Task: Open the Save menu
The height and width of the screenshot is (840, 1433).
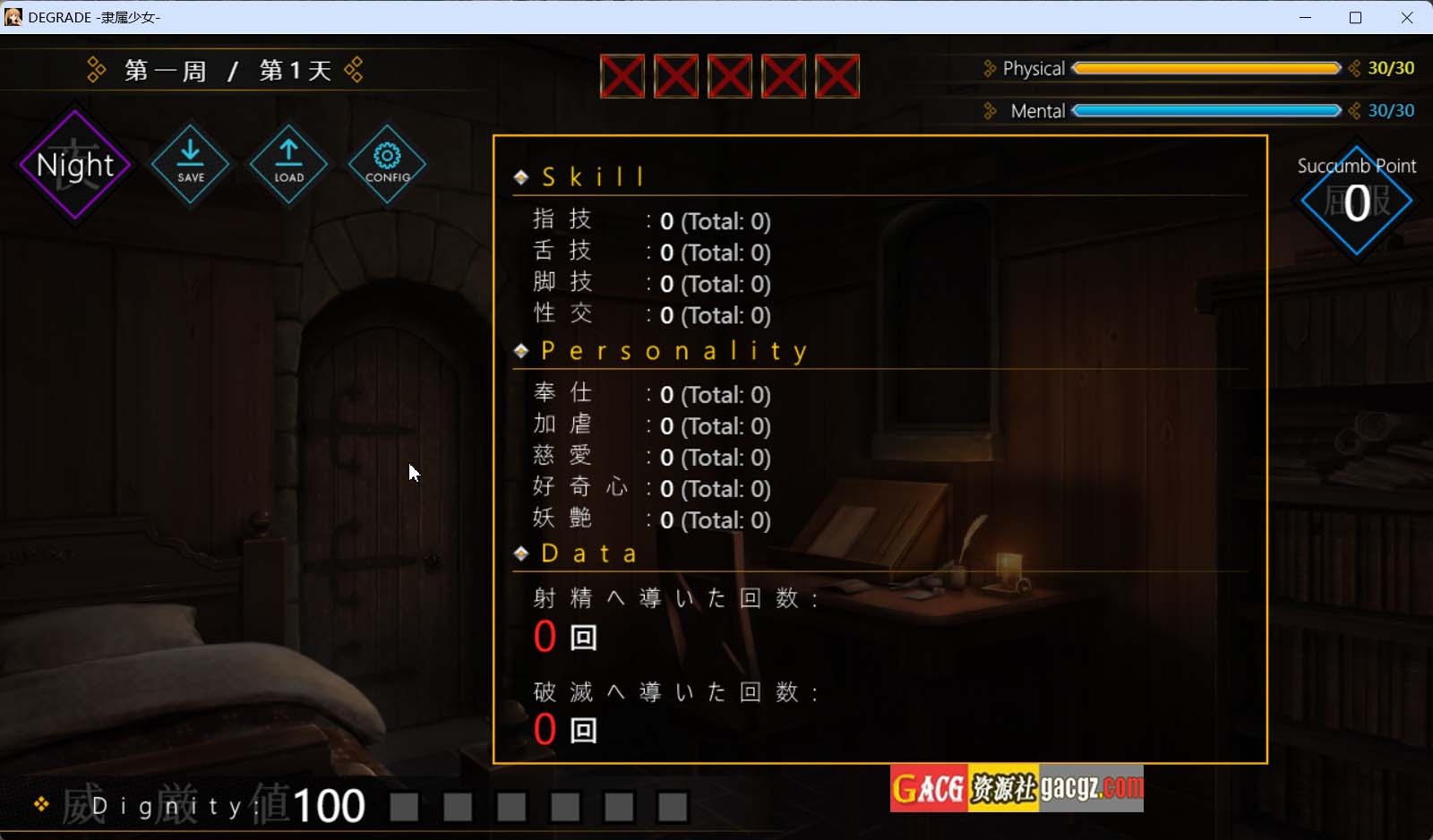Action: coord(190,163)
